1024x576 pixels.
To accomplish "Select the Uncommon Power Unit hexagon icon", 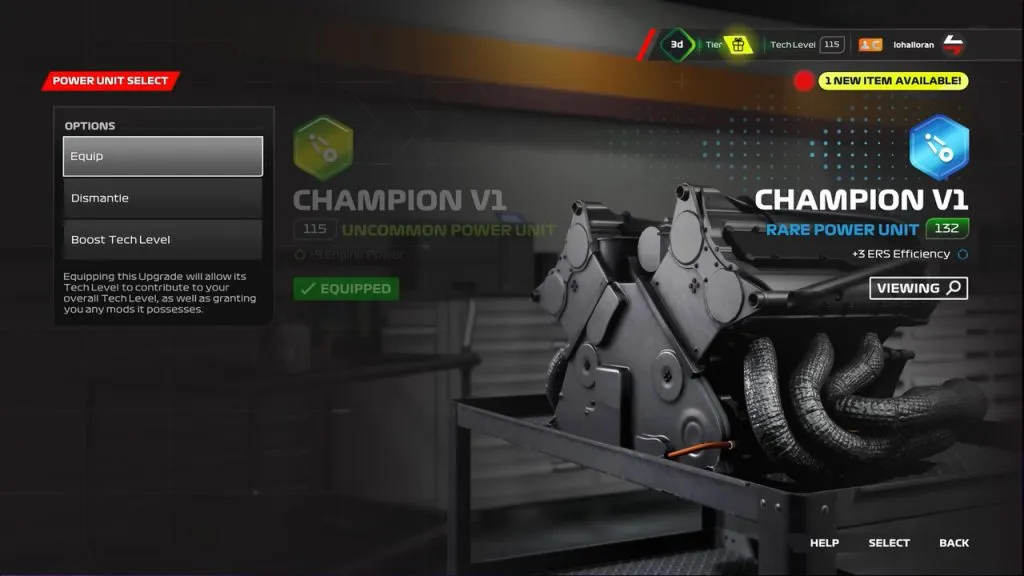I will point(322,148).
